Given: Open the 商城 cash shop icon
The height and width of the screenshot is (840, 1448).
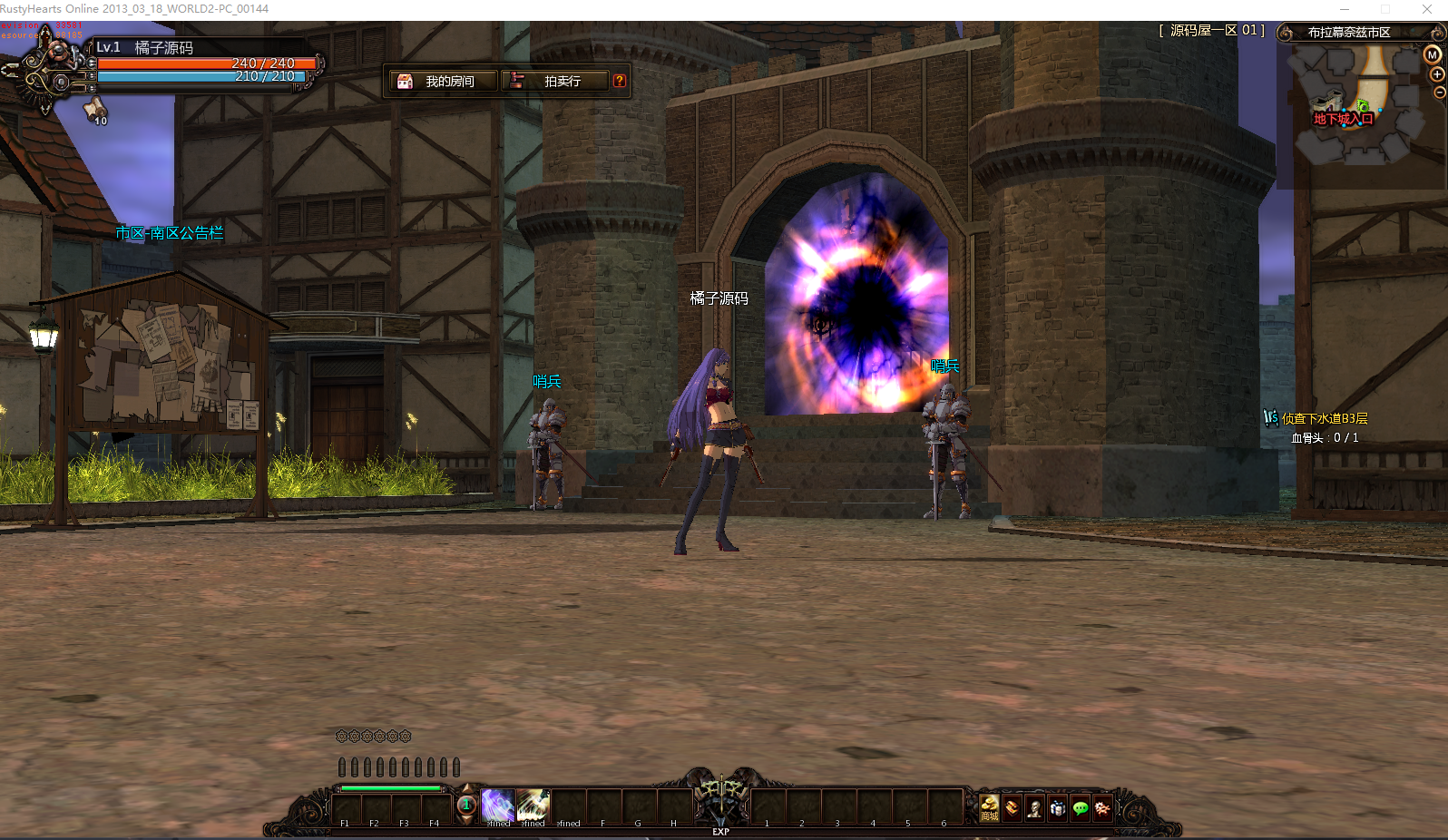Looking at the screenshot, I should (x=989, y=807).
